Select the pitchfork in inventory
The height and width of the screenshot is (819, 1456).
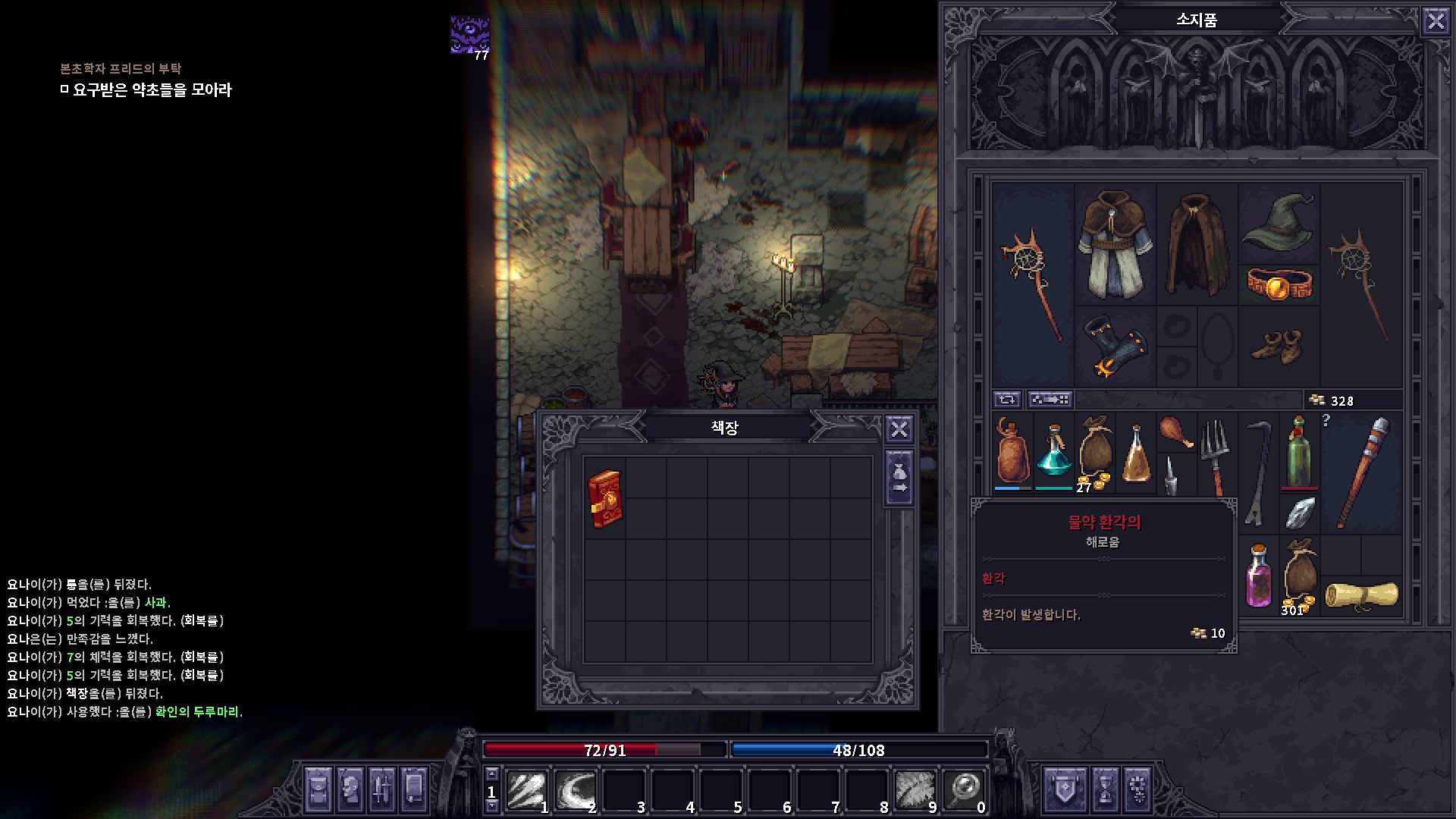[x=1216, y=454]
